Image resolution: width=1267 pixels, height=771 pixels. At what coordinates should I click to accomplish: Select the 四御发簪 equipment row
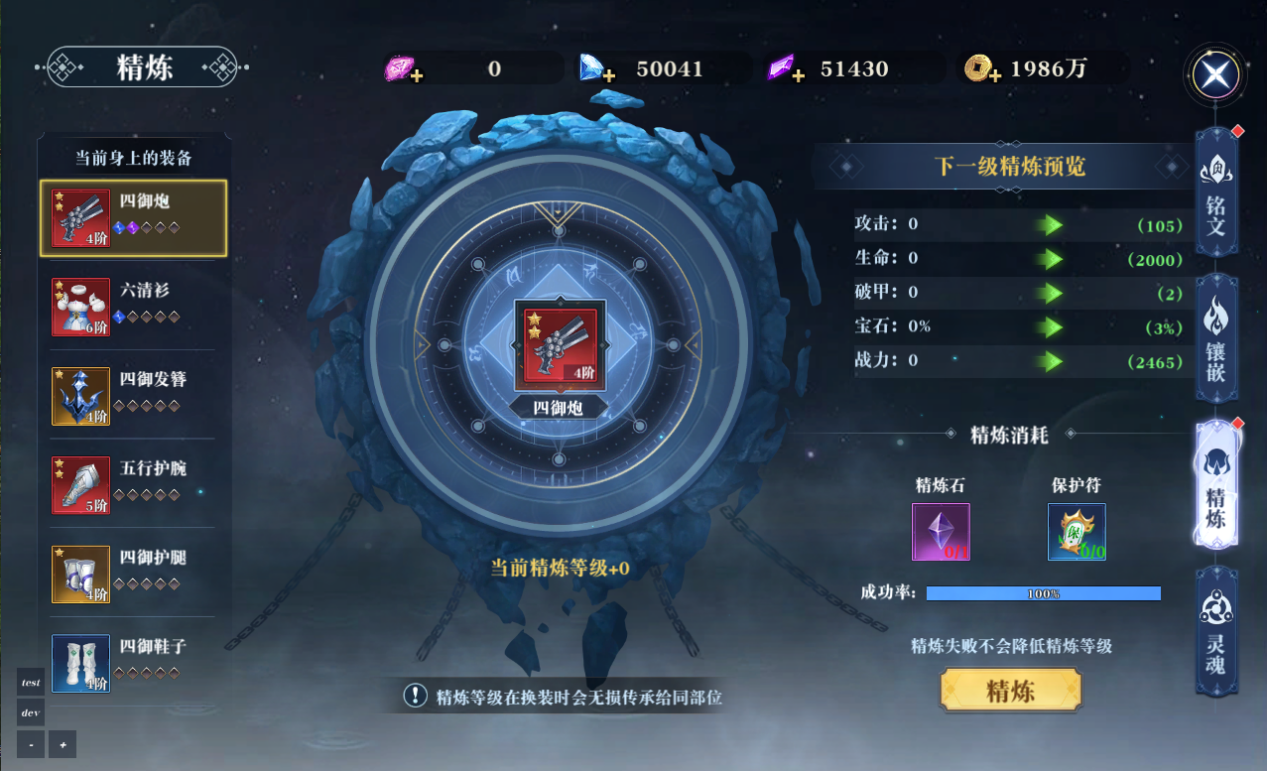click(133, 395)
